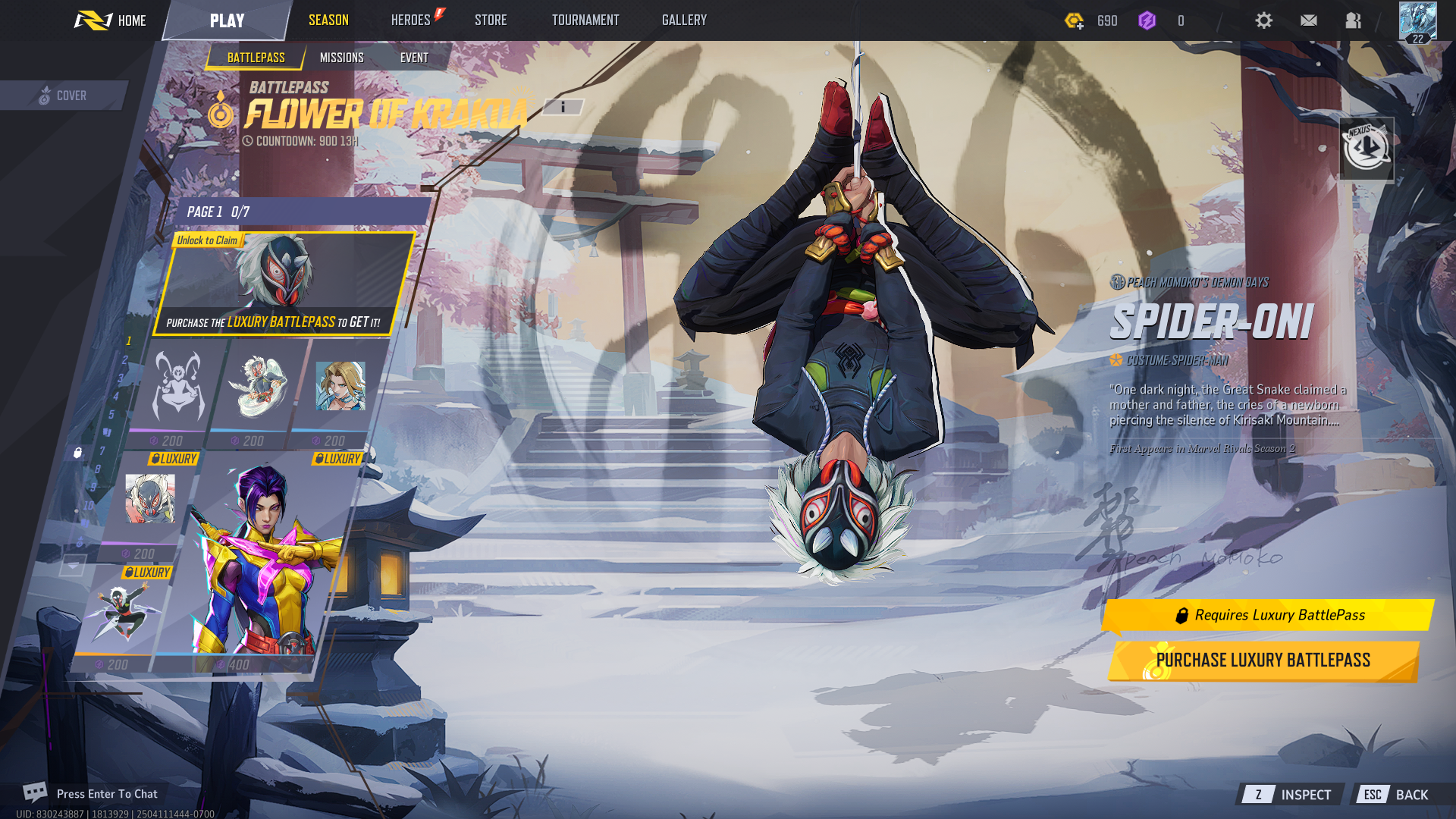This screenshot has height=819, width=1456.
Task: Open the friends list icon
Action: click(1353, 20)
